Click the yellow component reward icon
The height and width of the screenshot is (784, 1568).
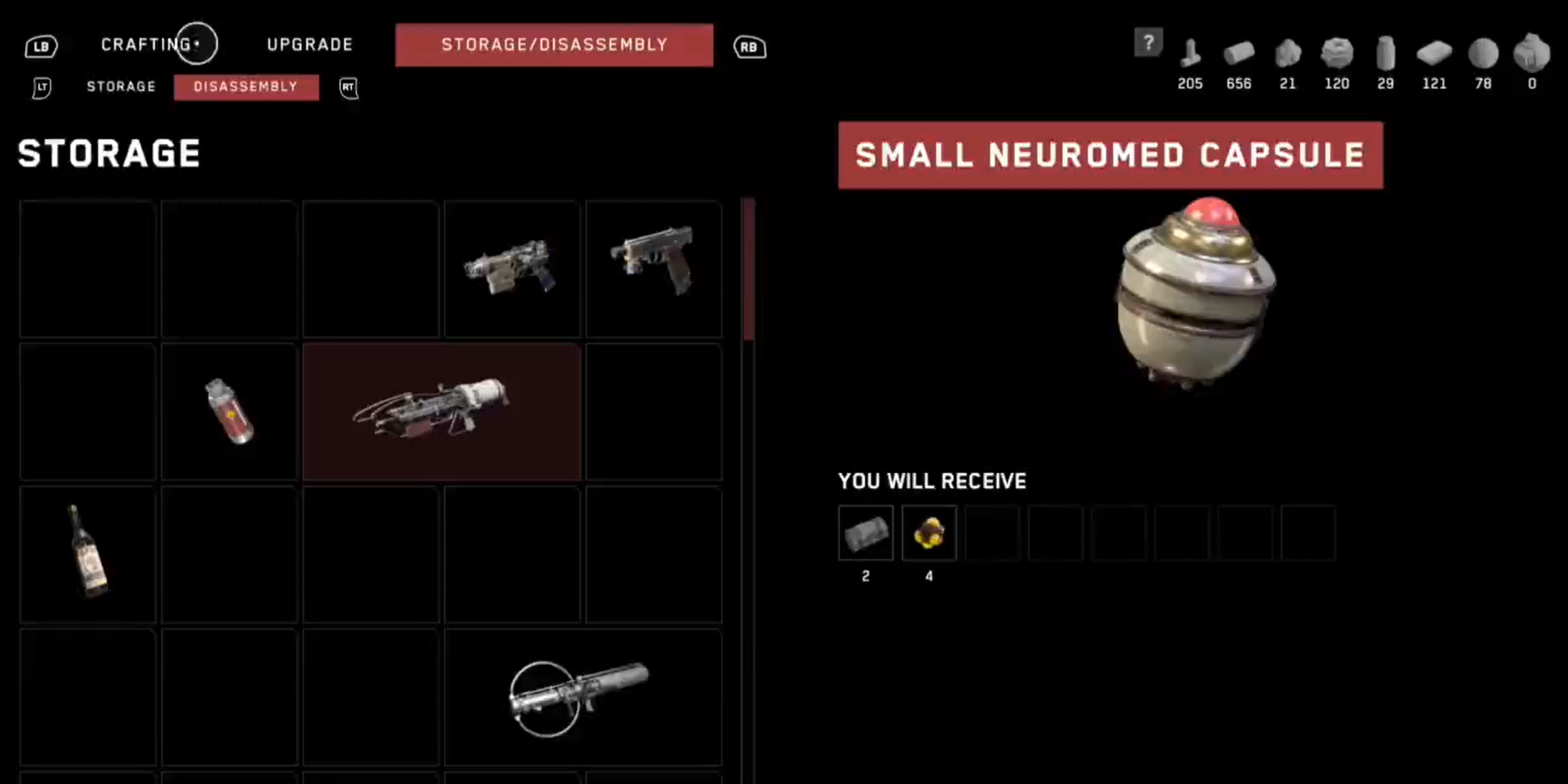[928, 533]
